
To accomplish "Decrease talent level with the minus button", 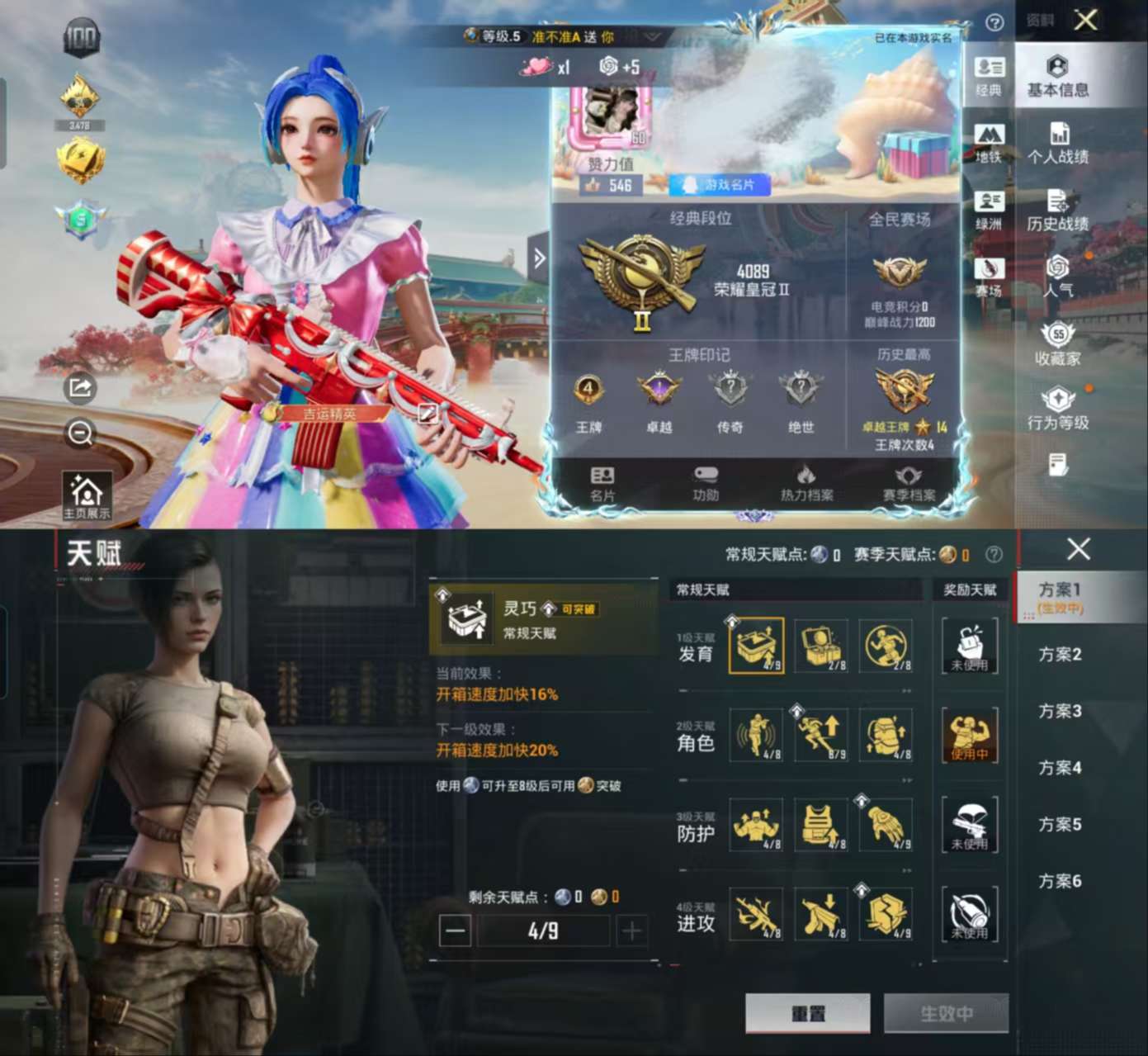I will pyautogui.click(x=455, y=931).
